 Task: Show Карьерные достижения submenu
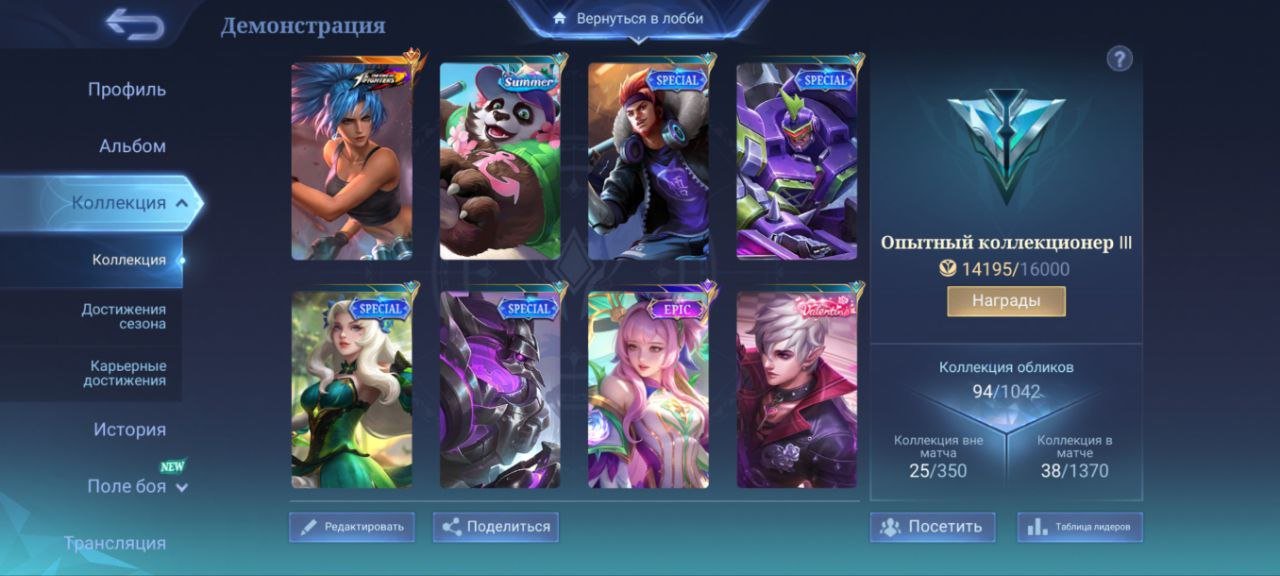(124, 373)
